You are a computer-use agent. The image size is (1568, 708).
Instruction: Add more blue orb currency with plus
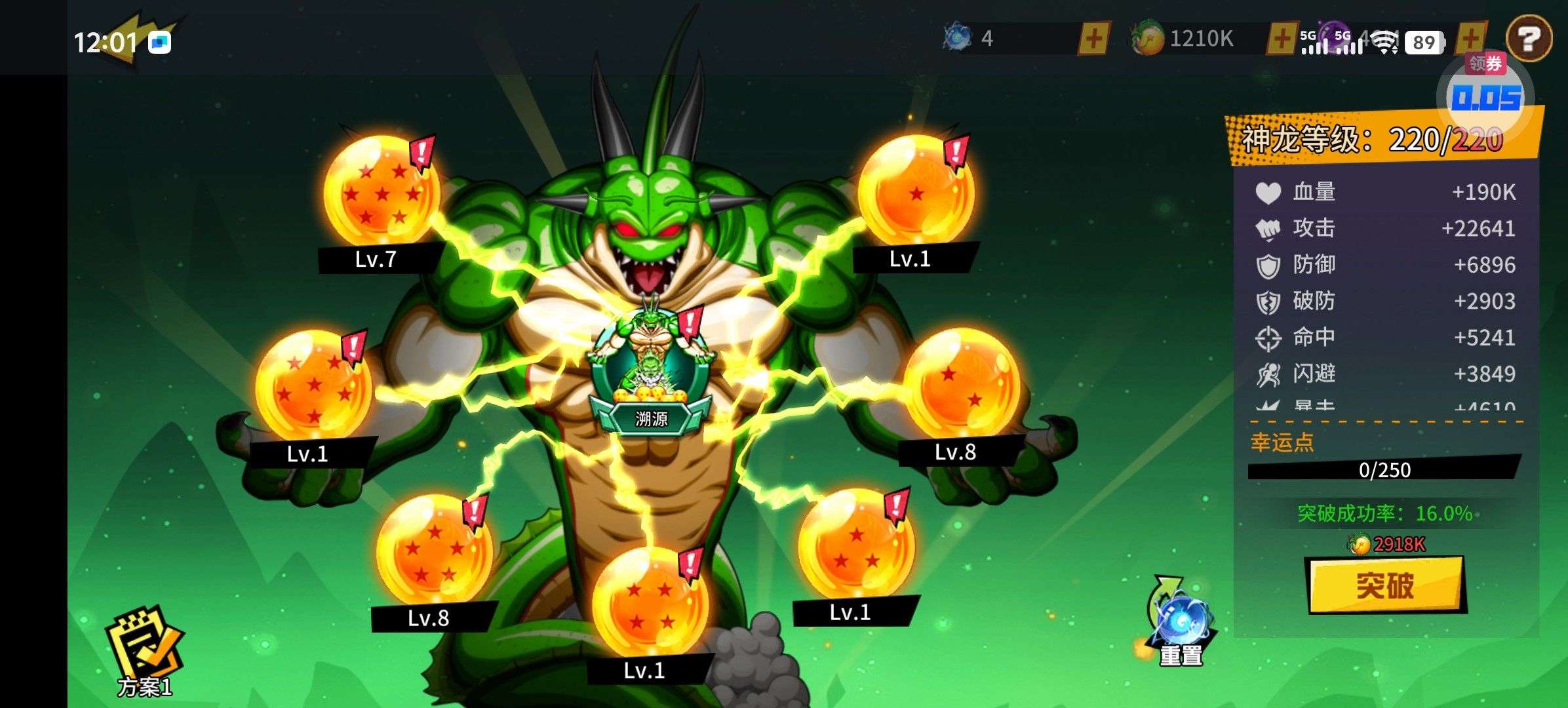1093,39
